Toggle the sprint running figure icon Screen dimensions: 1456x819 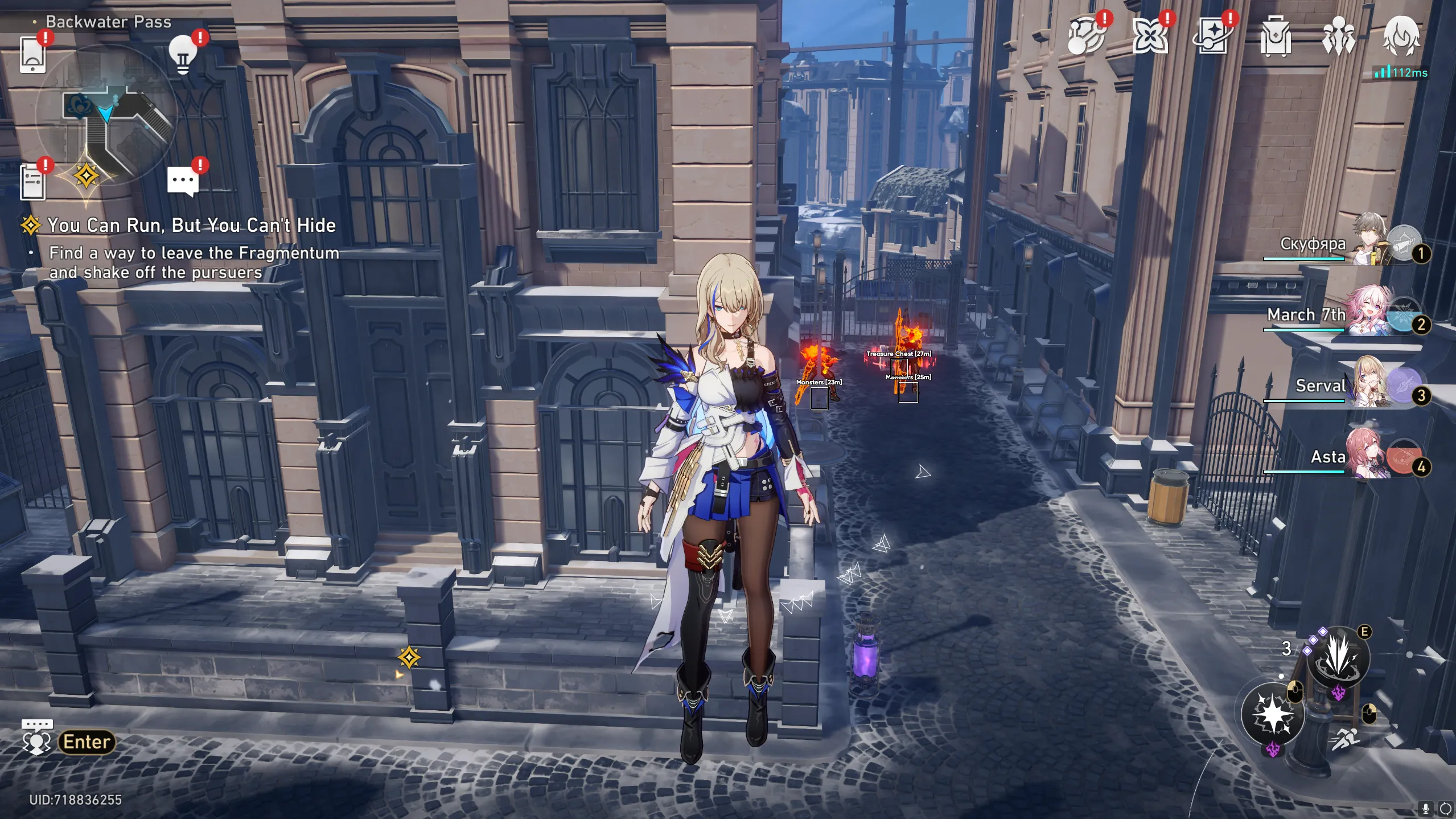1346,740
